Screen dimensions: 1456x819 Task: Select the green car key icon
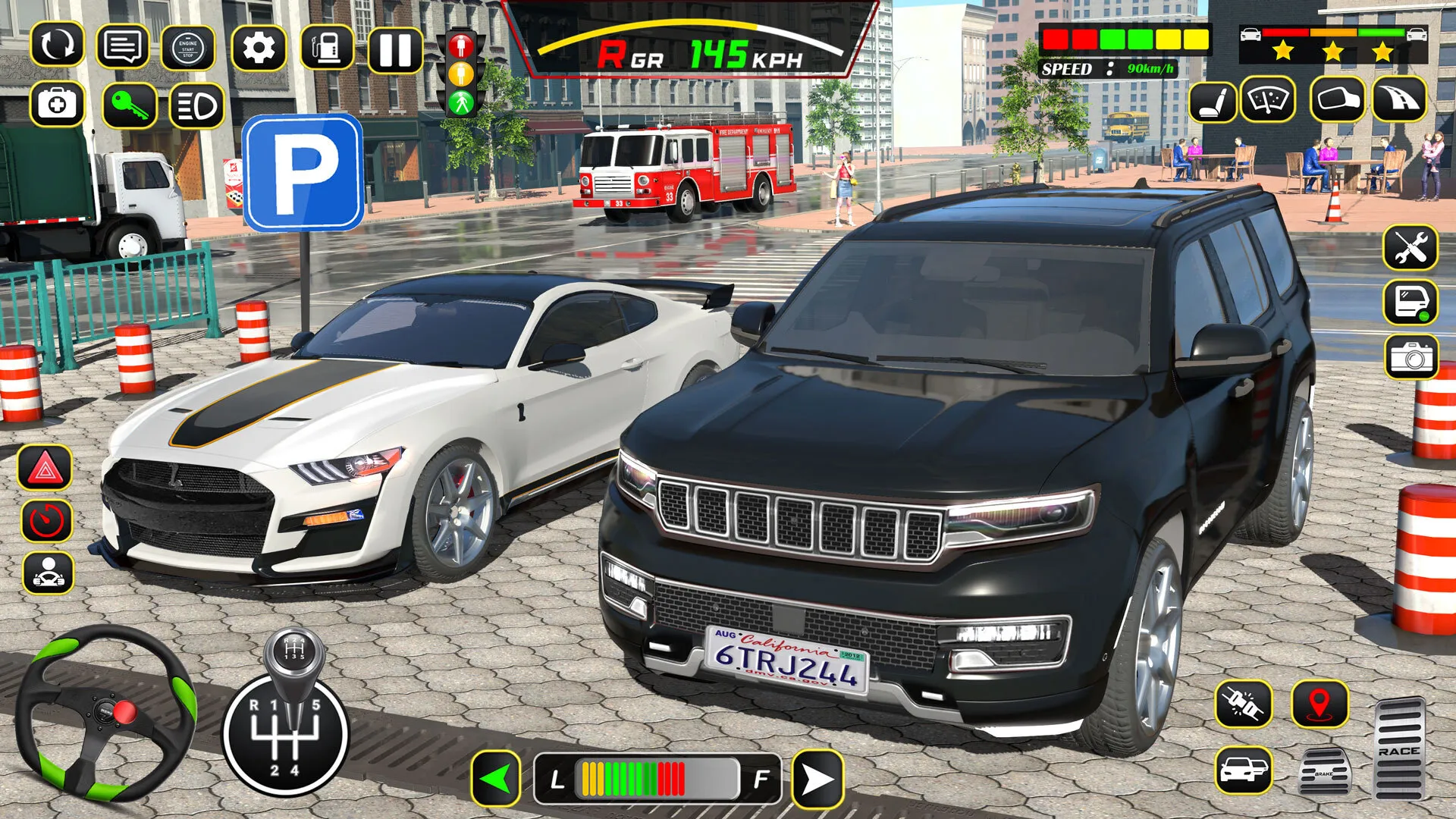[130, 105]
